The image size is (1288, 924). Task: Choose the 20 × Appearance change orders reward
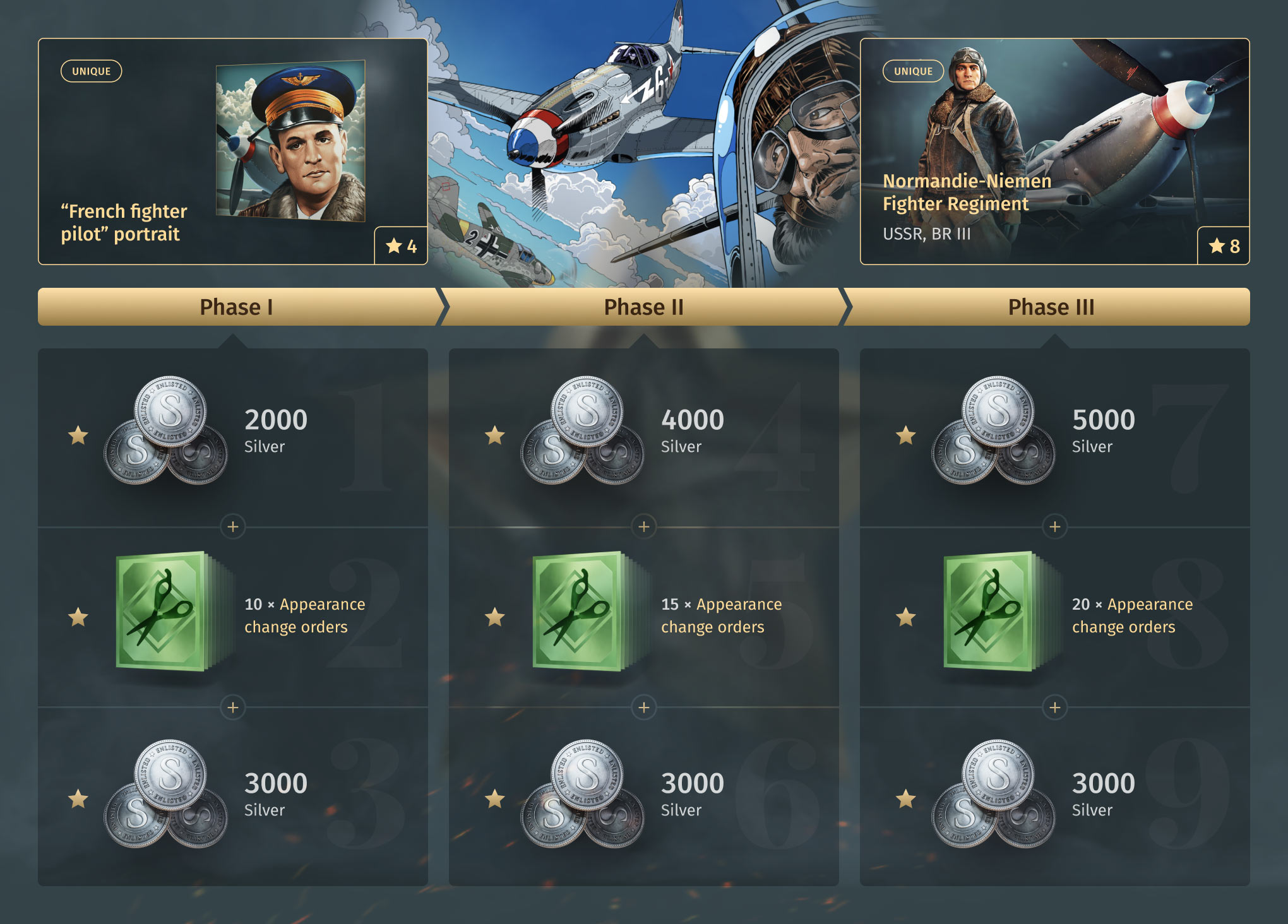coord(1054,616)
